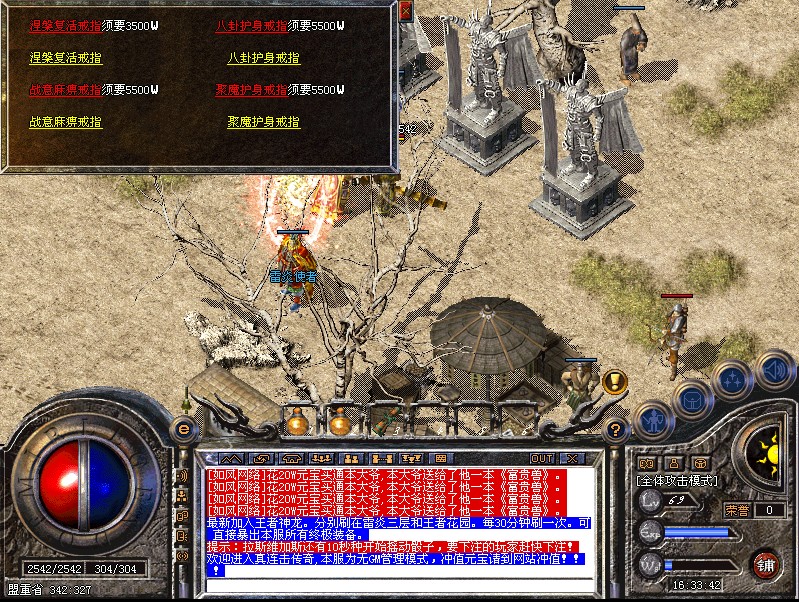The width and height of the screenshot is (799, 602).
Task: Choose the yellow 八卦护身戒指 option
Action: (263, 58)
